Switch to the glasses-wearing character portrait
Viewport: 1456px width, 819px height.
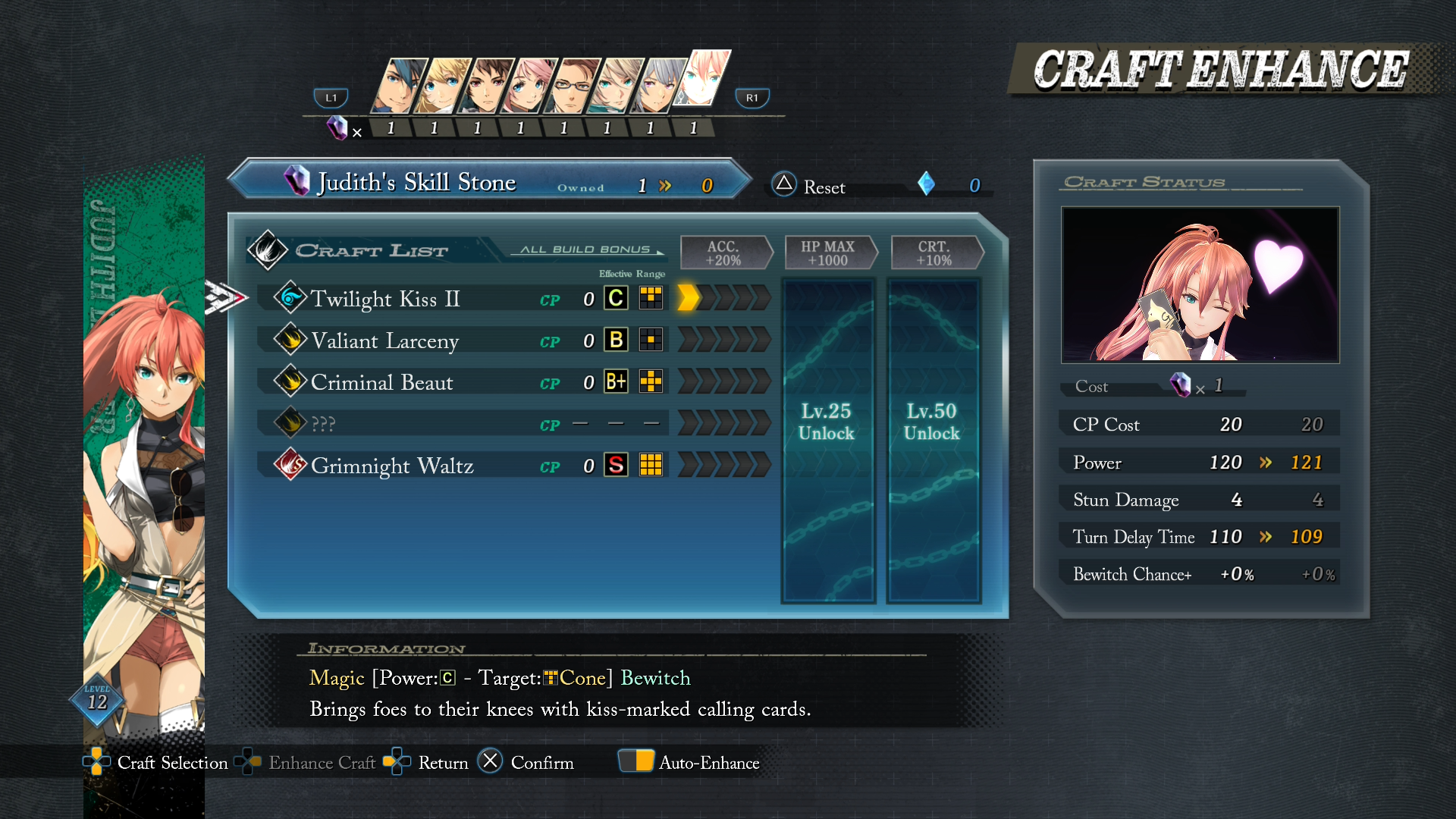coord(573,86)
